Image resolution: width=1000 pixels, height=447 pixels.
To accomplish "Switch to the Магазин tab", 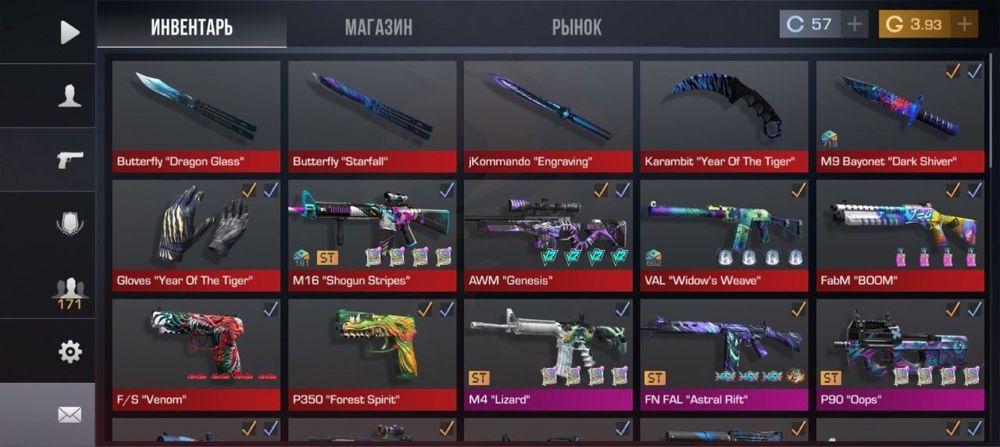I will (378, 27).
